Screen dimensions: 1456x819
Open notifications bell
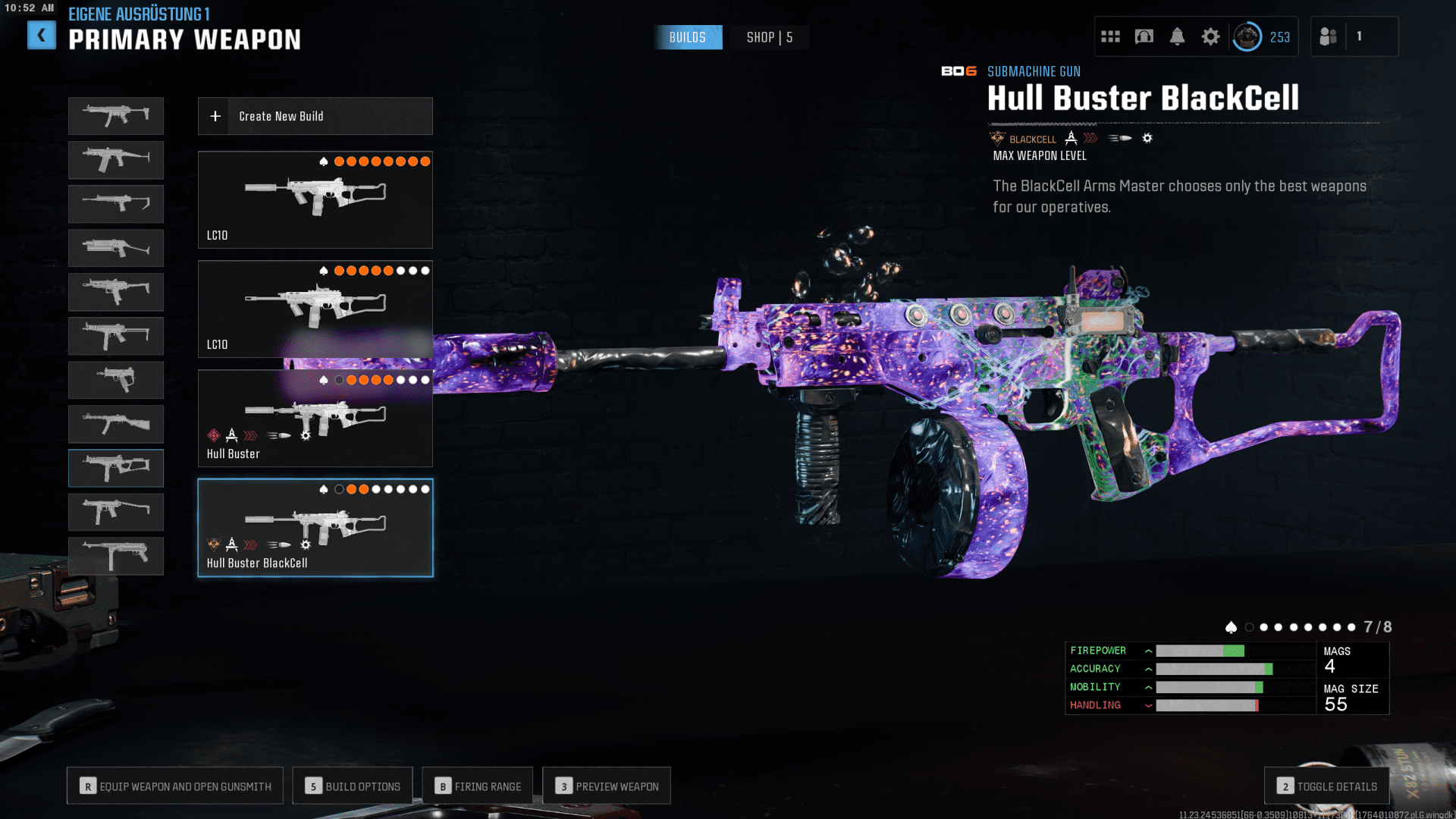1177,36
